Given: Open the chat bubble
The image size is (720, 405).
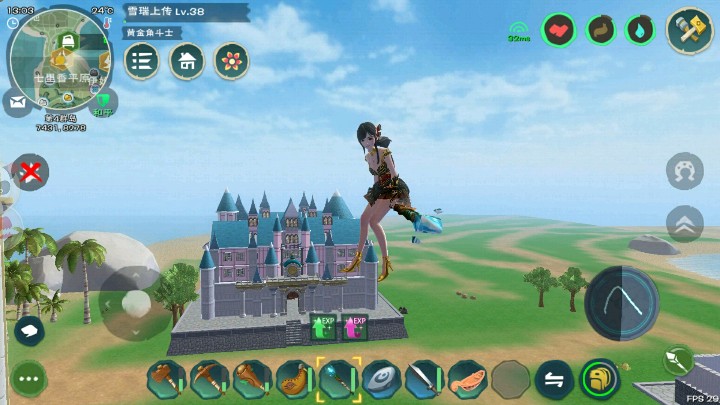Looking at the screenshot, I should tap(28, 329).
